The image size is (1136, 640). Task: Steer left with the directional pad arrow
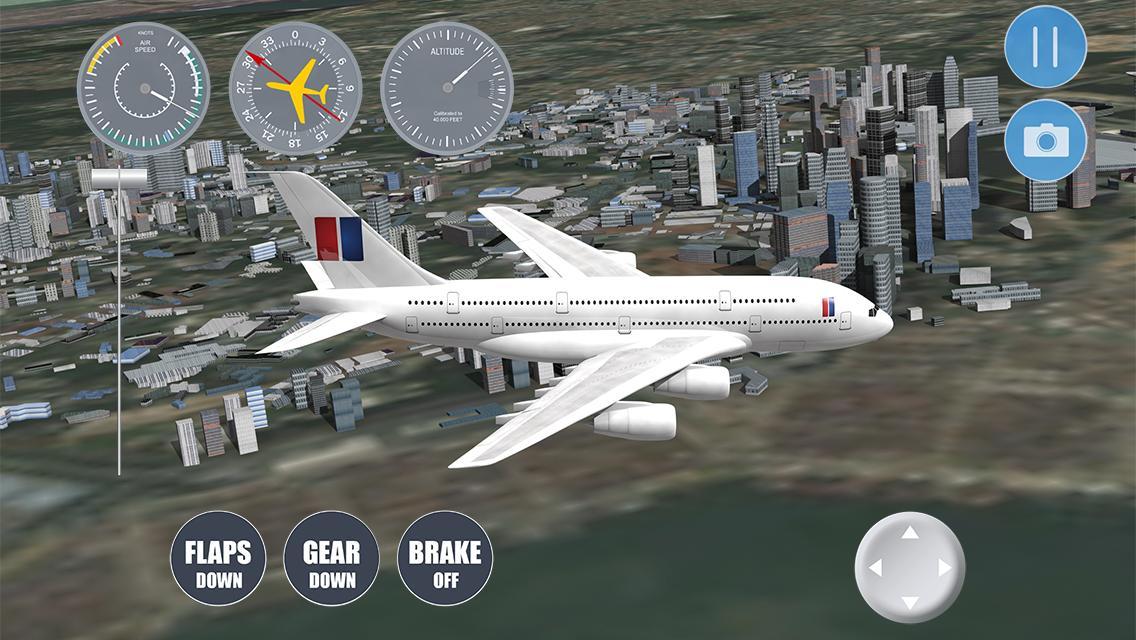point(876,568)
